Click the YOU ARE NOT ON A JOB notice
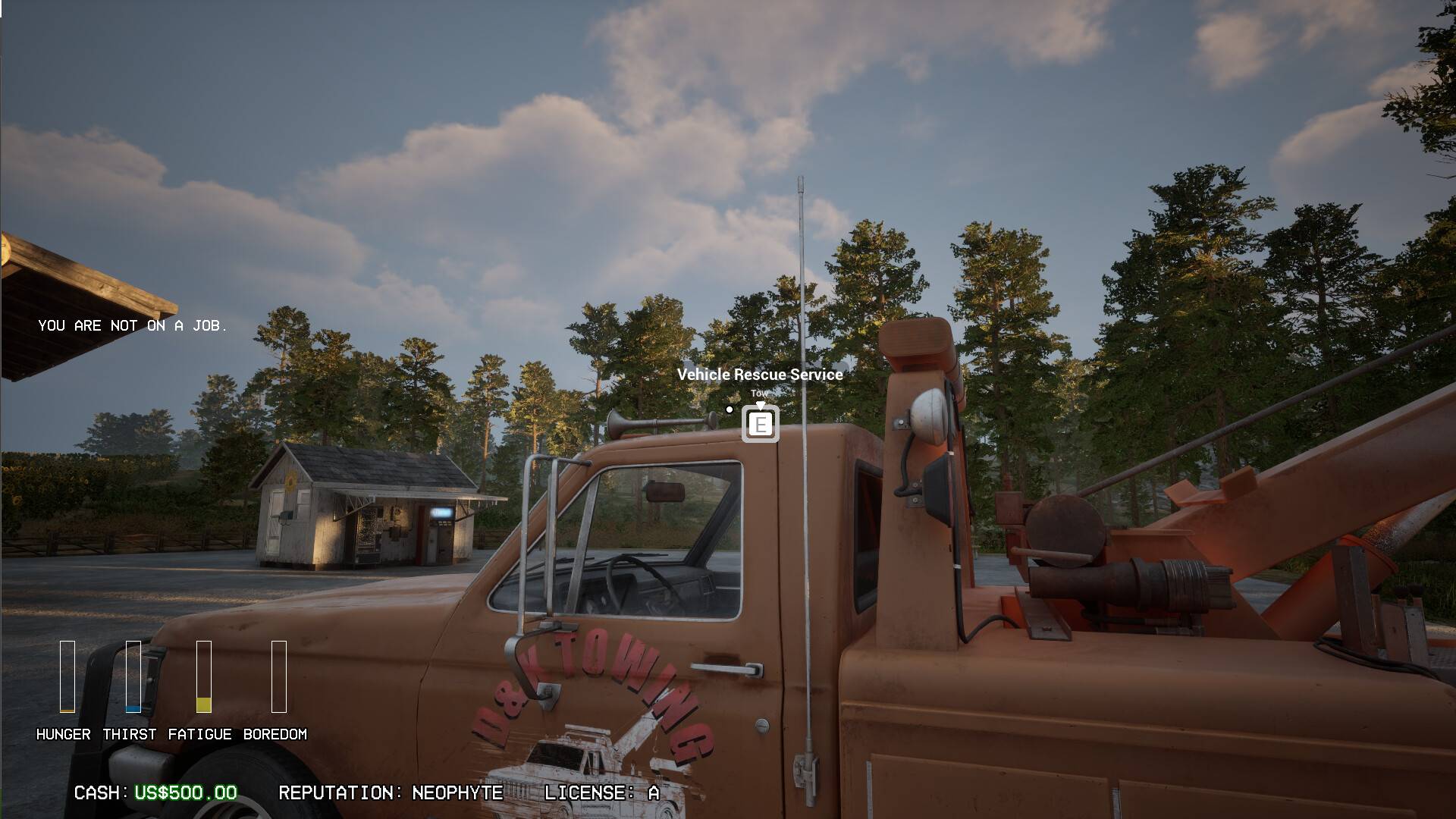The height and width of the screenshot is (819, 1456). [133, 326]
